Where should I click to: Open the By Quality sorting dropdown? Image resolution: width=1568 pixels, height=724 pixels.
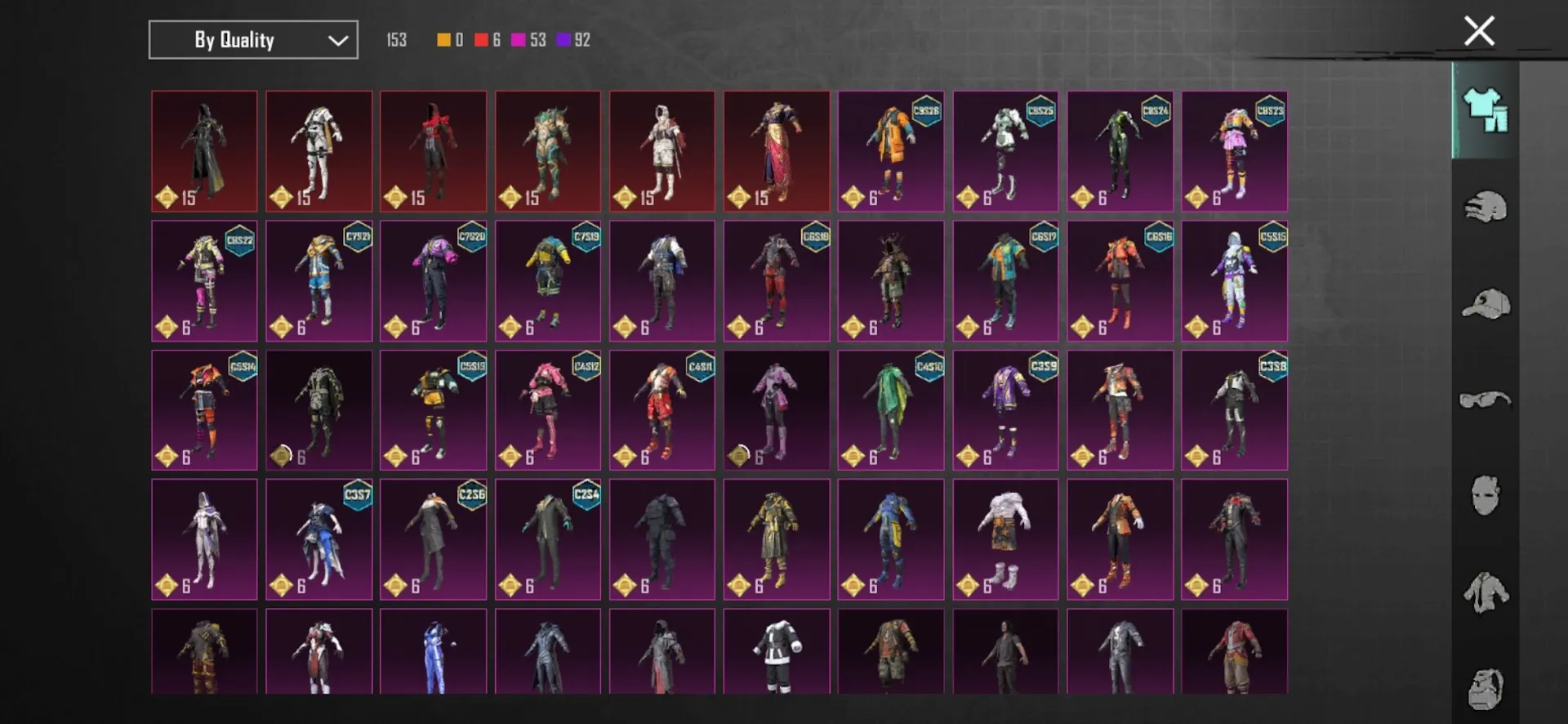[252, 39]
